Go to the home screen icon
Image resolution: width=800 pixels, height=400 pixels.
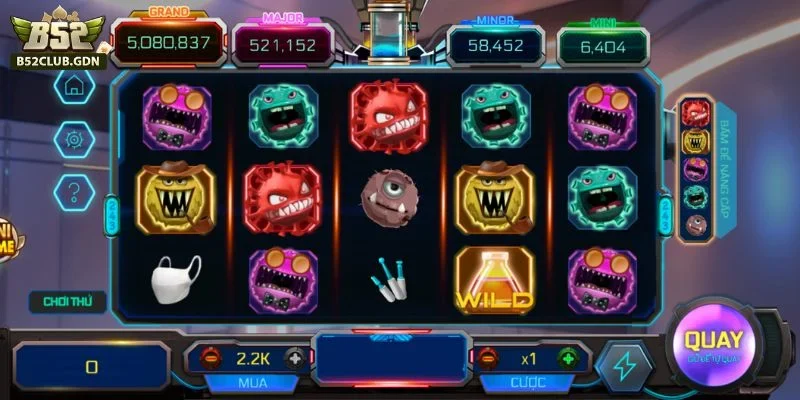point(74,87)
